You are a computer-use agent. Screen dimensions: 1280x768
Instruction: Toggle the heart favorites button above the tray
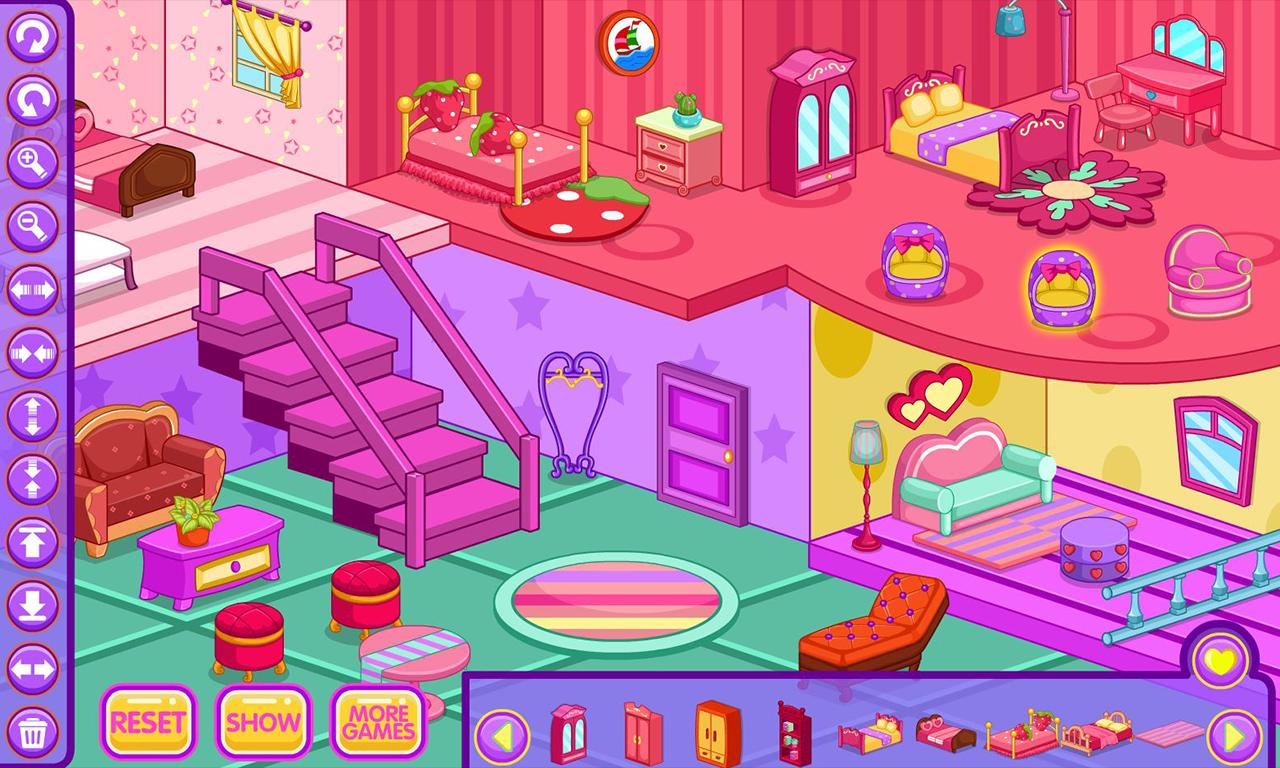[1221, 659]
